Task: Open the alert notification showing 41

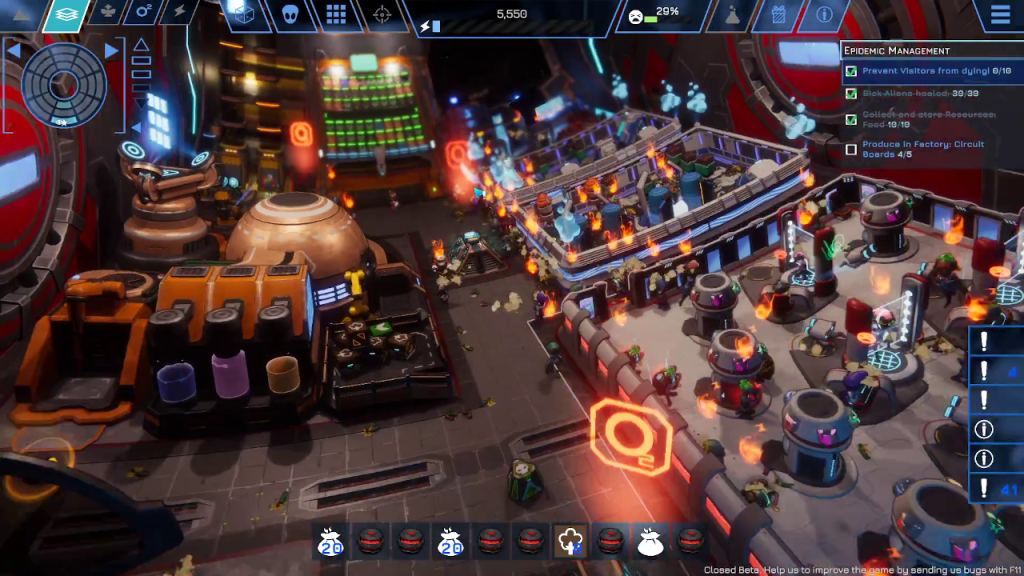Action: tap(996, 489)
